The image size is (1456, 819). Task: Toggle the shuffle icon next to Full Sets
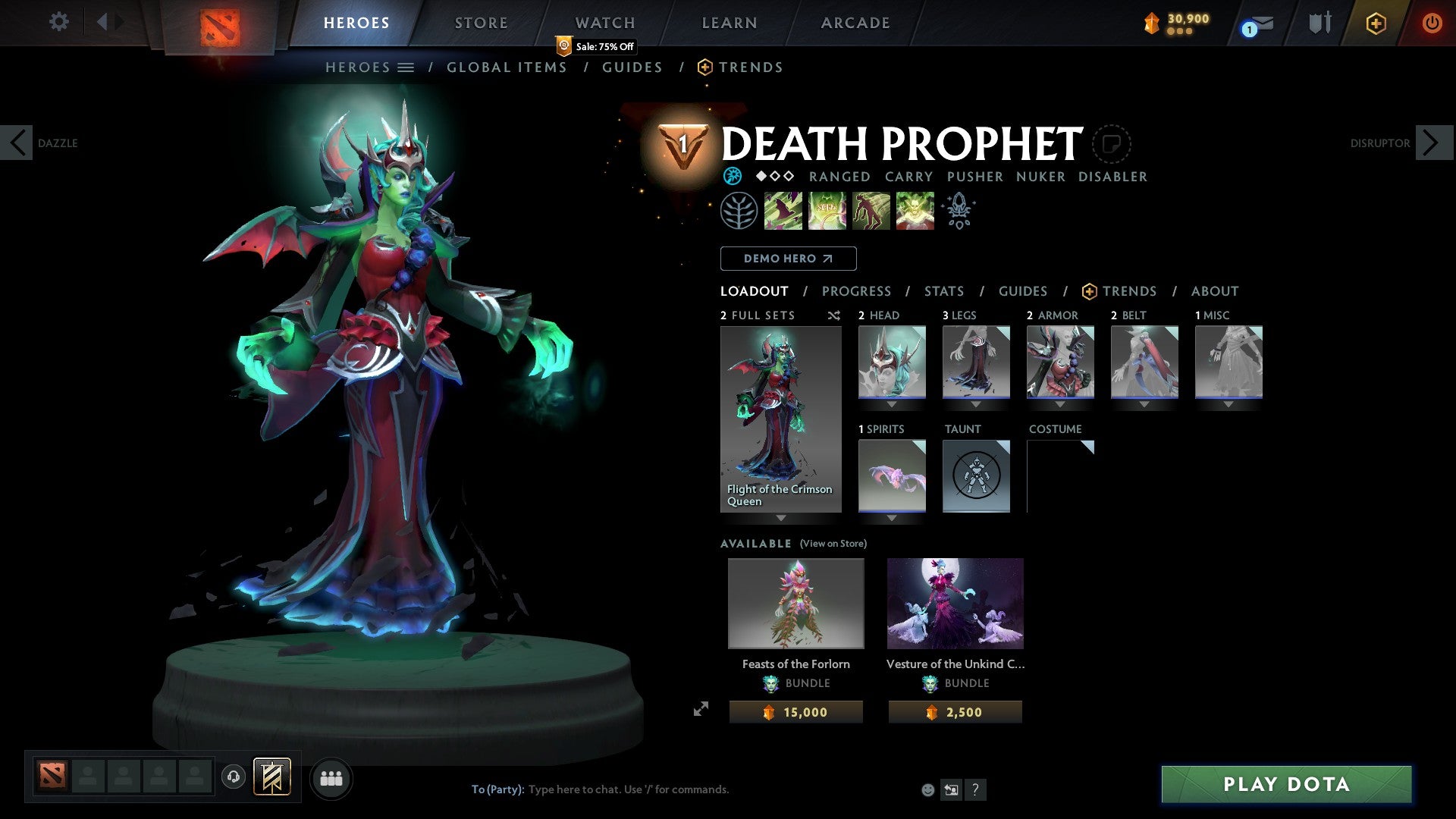pos(833,315)
